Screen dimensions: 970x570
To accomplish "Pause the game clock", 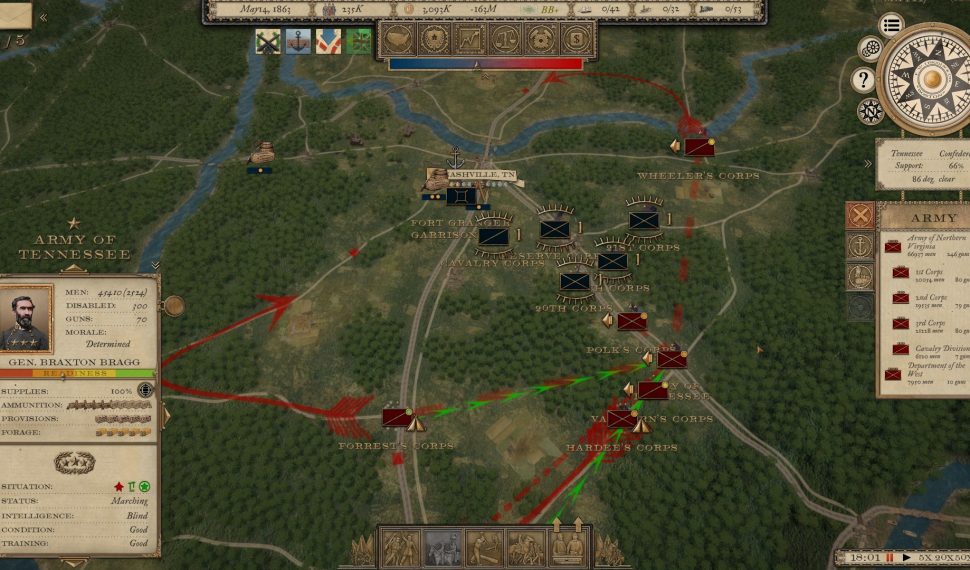I will (x=889, y=557).
